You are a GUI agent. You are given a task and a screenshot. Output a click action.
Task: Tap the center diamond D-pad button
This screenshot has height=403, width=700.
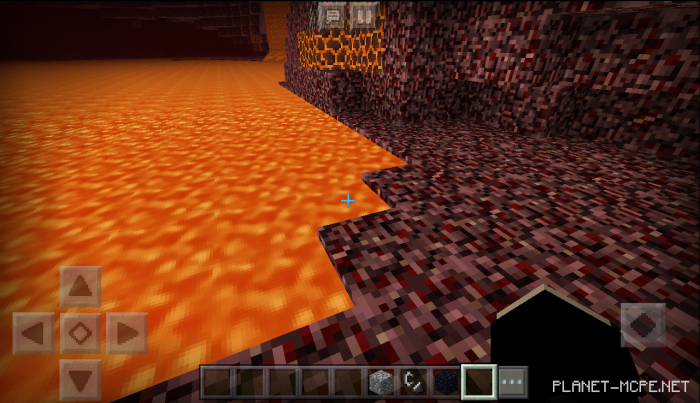pyautogui.click(x=80, y=332)
